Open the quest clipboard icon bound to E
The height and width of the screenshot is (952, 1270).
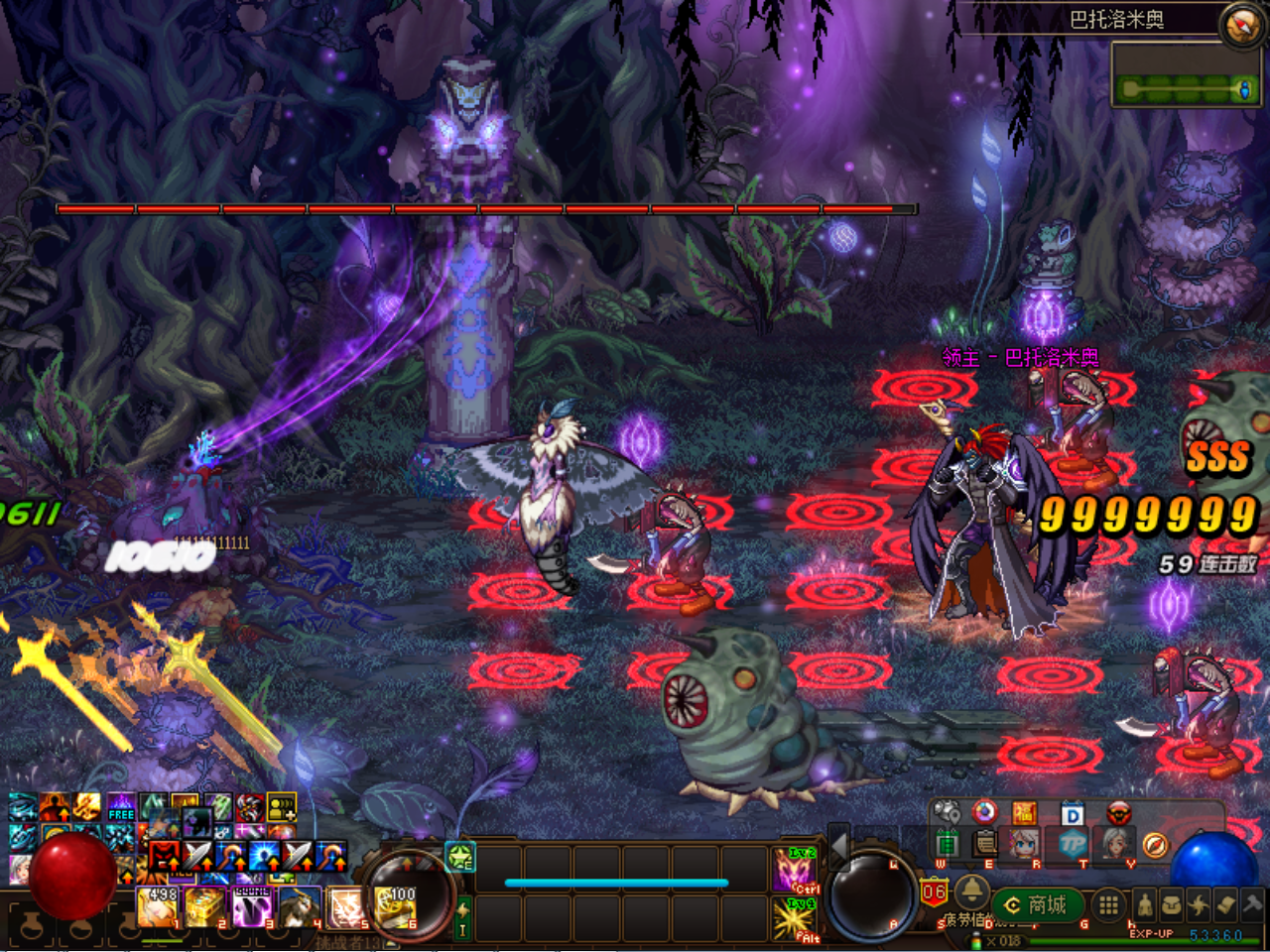(984, 844)
